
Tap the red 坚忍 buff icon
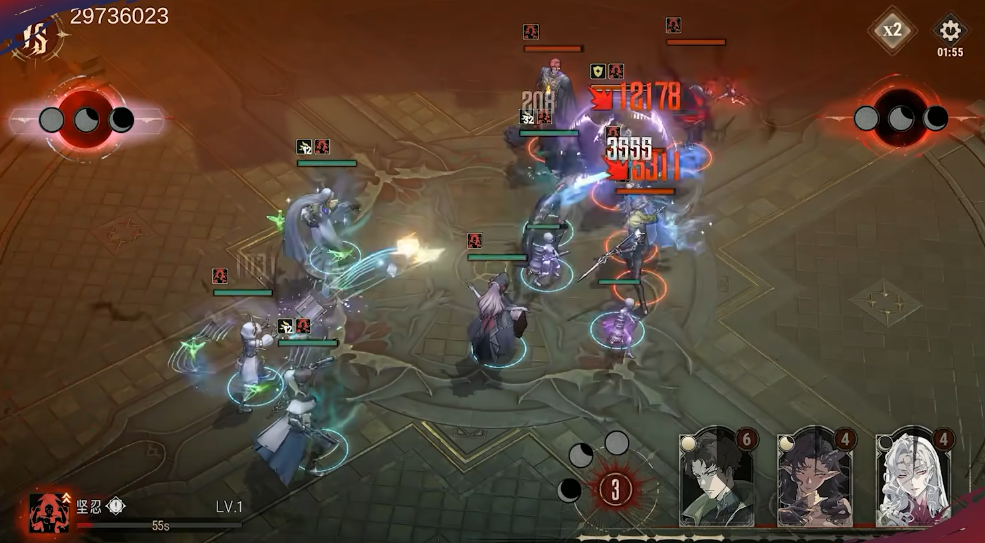pos(48,511)
